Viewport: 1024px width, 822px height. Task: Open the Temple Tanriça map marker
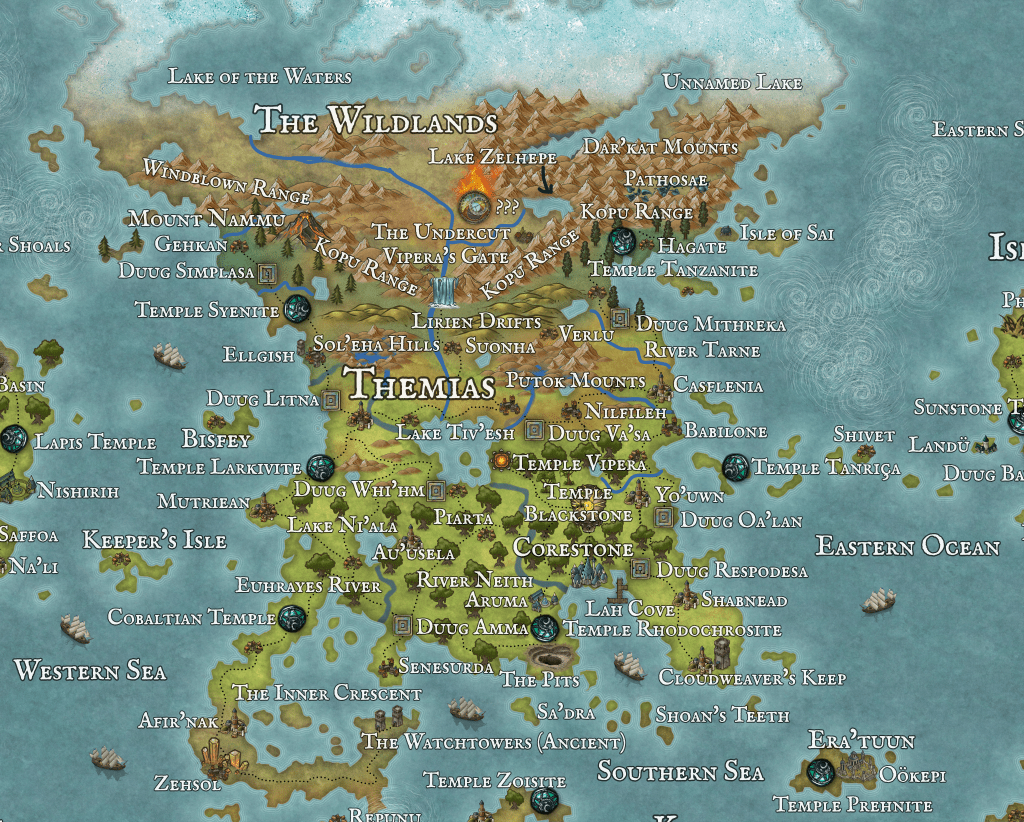[x=735, y=466]
